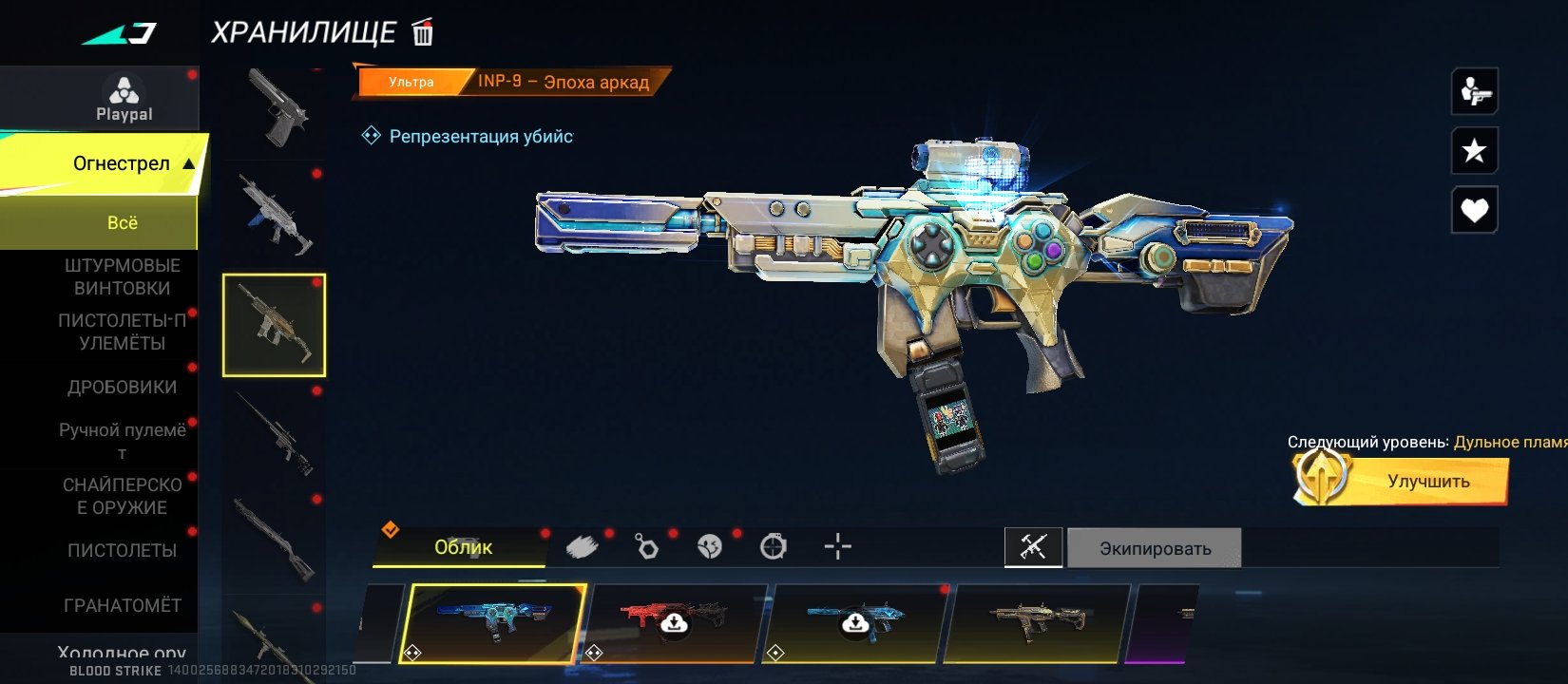Switch to ДРОБОВИКИ category
The width and height of the screenshot is (1568, 684).
[x=122, y=387]
